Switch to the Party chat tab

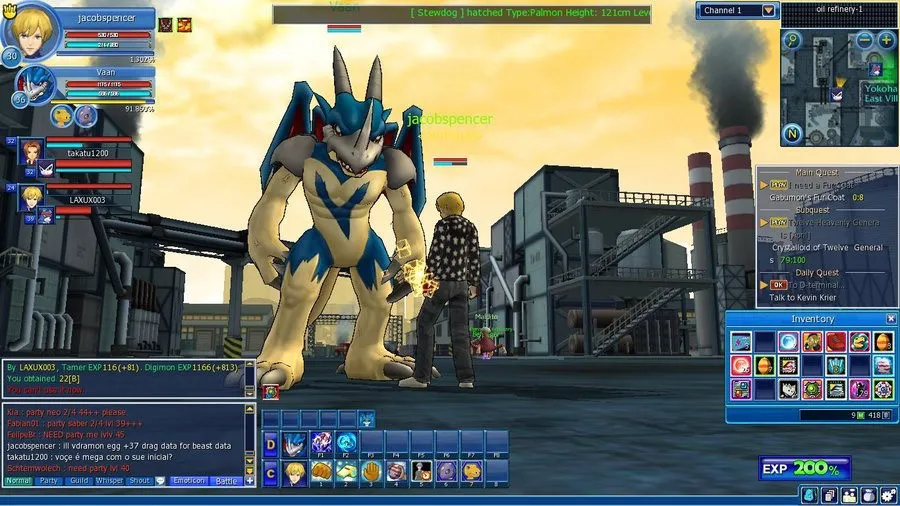pyautogui.click(x=49, y=481)
